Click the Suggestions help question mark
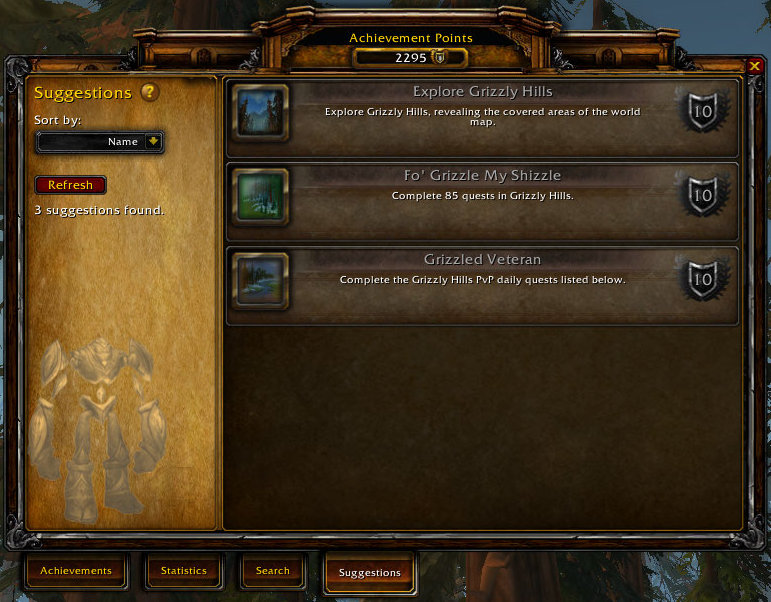 click(x=149, y=92)
